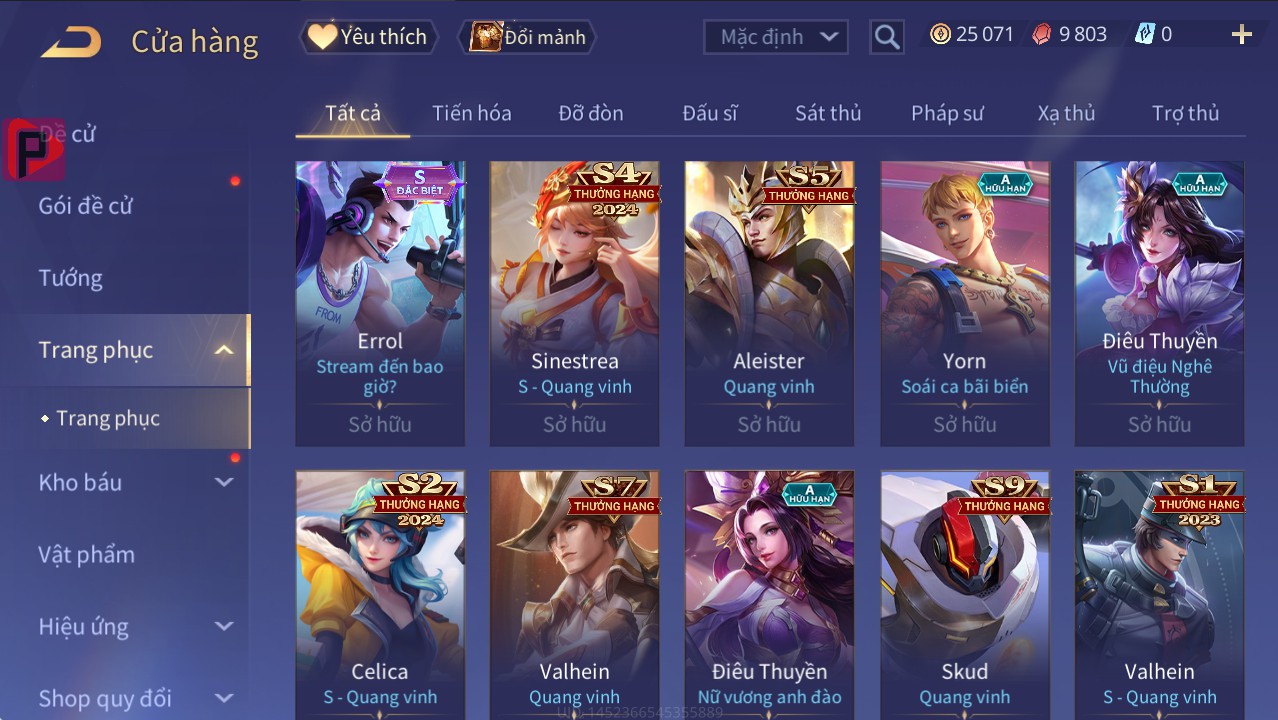This screenshot has width=1278, height=720.
Task: Open the Xạ thủ tab
Action: (1066, 113)
